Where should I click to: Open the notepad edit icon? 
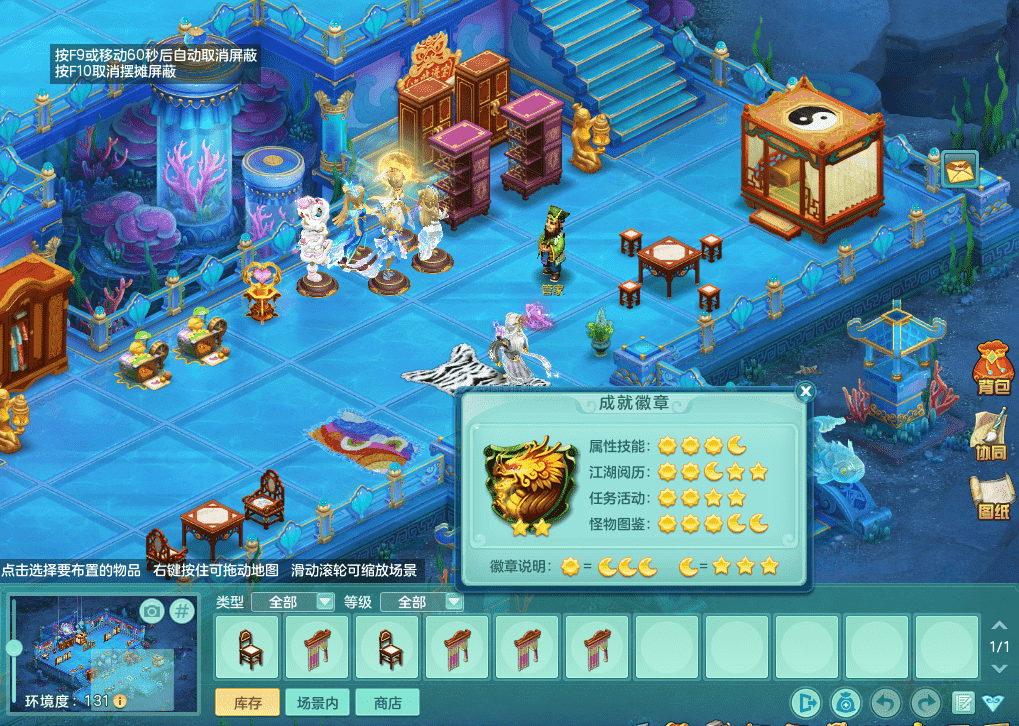pyautogui.click(x=964, y=703)
